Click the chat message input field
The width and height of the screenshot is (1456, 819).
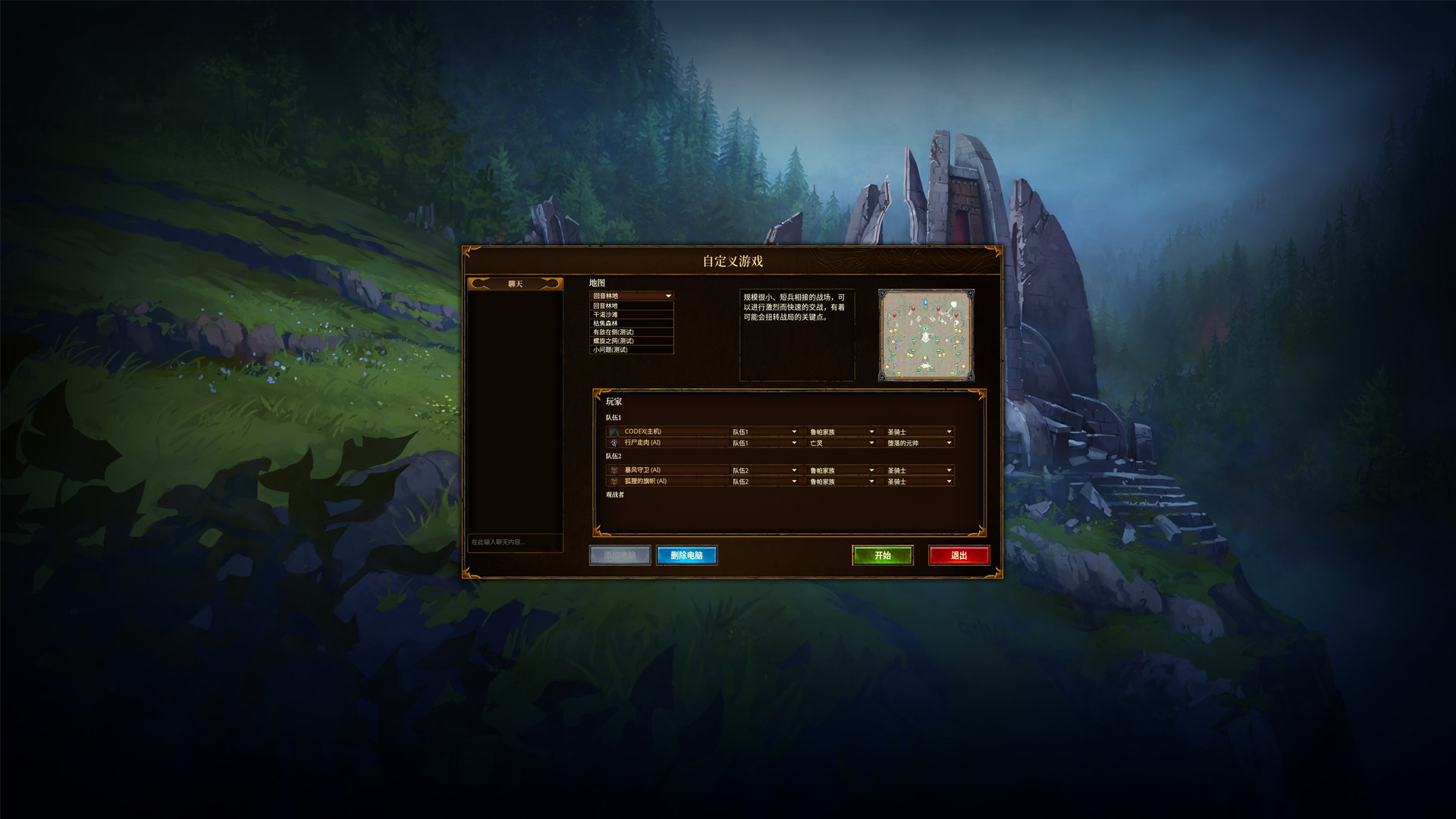[515, 542]
